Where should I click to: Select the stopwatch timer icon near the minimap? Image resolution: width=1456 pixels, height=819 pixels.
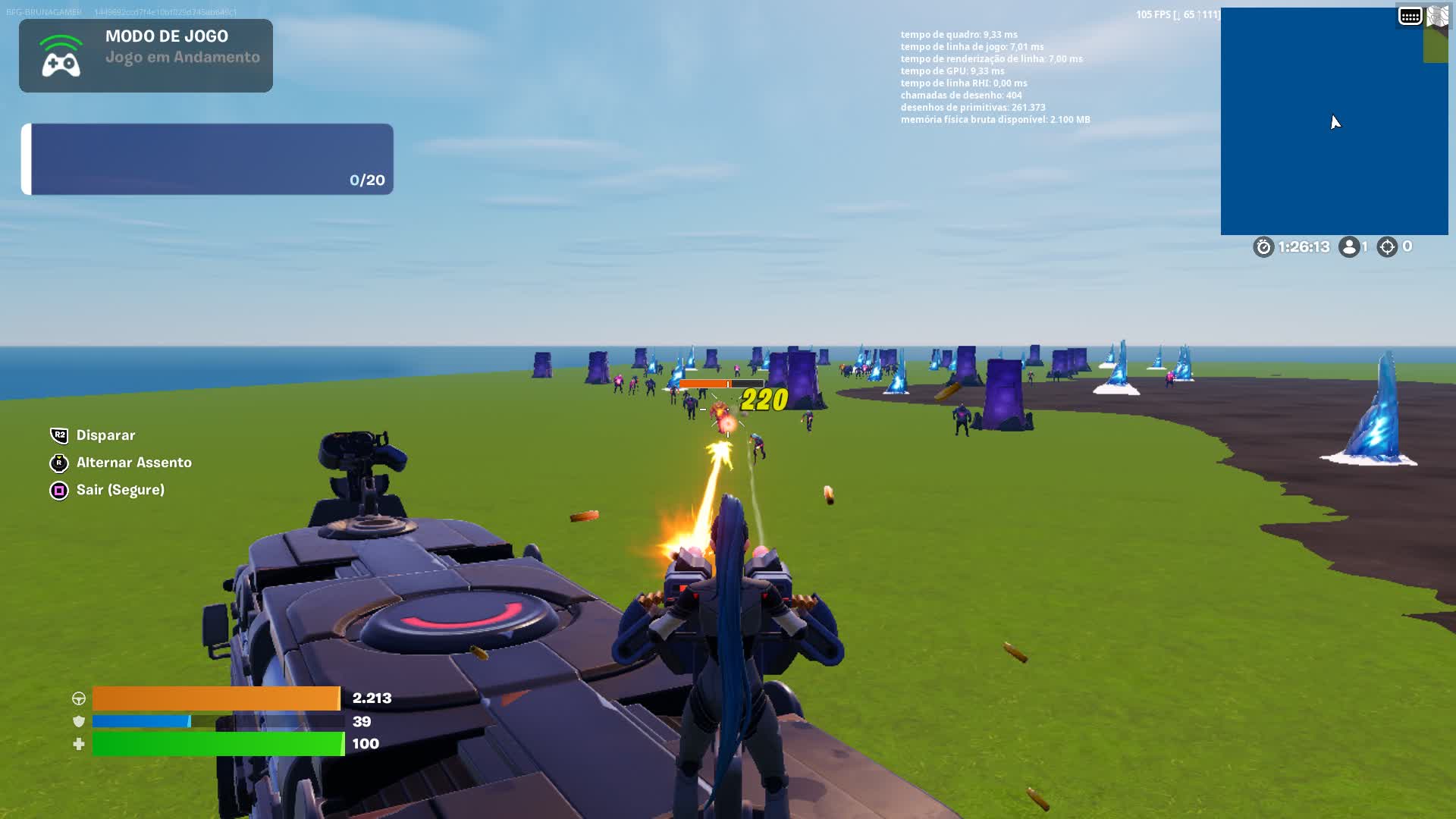point(1263,247)
